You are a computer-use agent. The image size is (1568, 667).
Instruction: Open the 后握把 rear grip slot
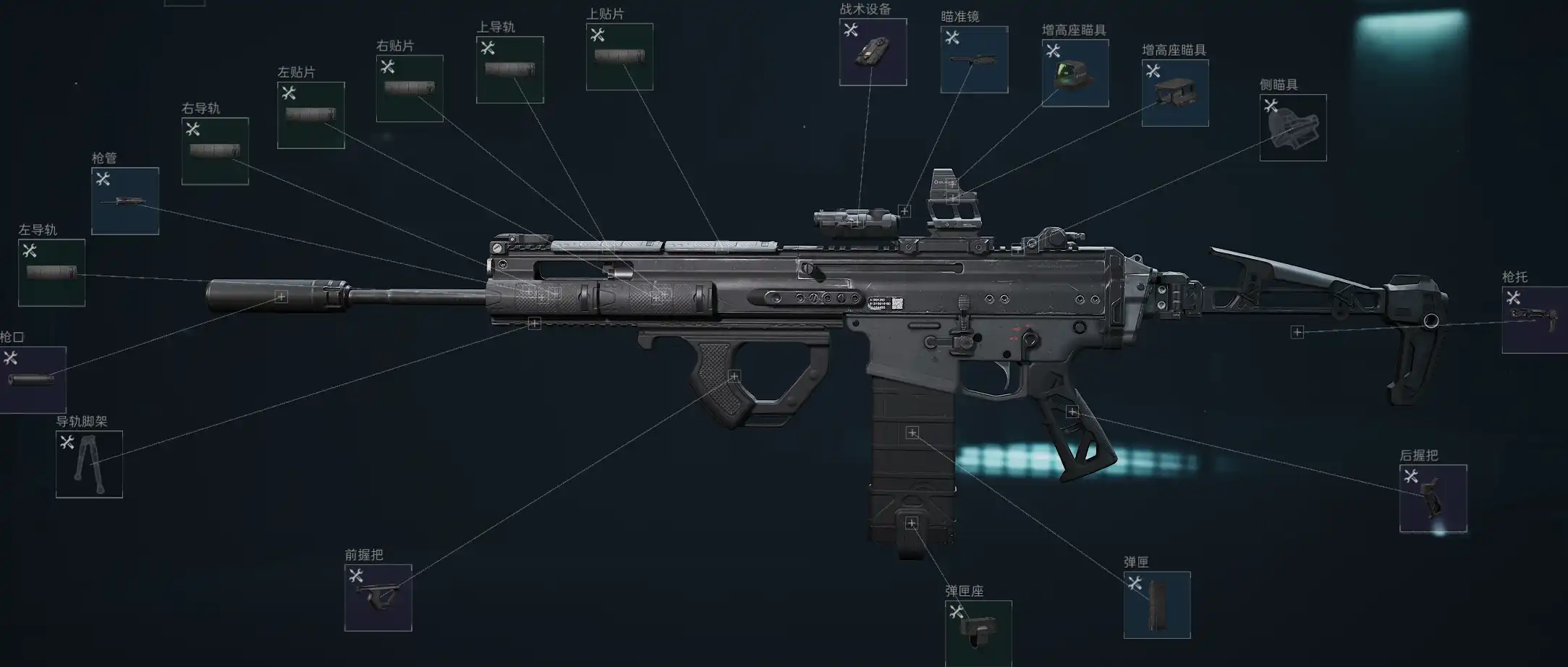click(1433, 498)
